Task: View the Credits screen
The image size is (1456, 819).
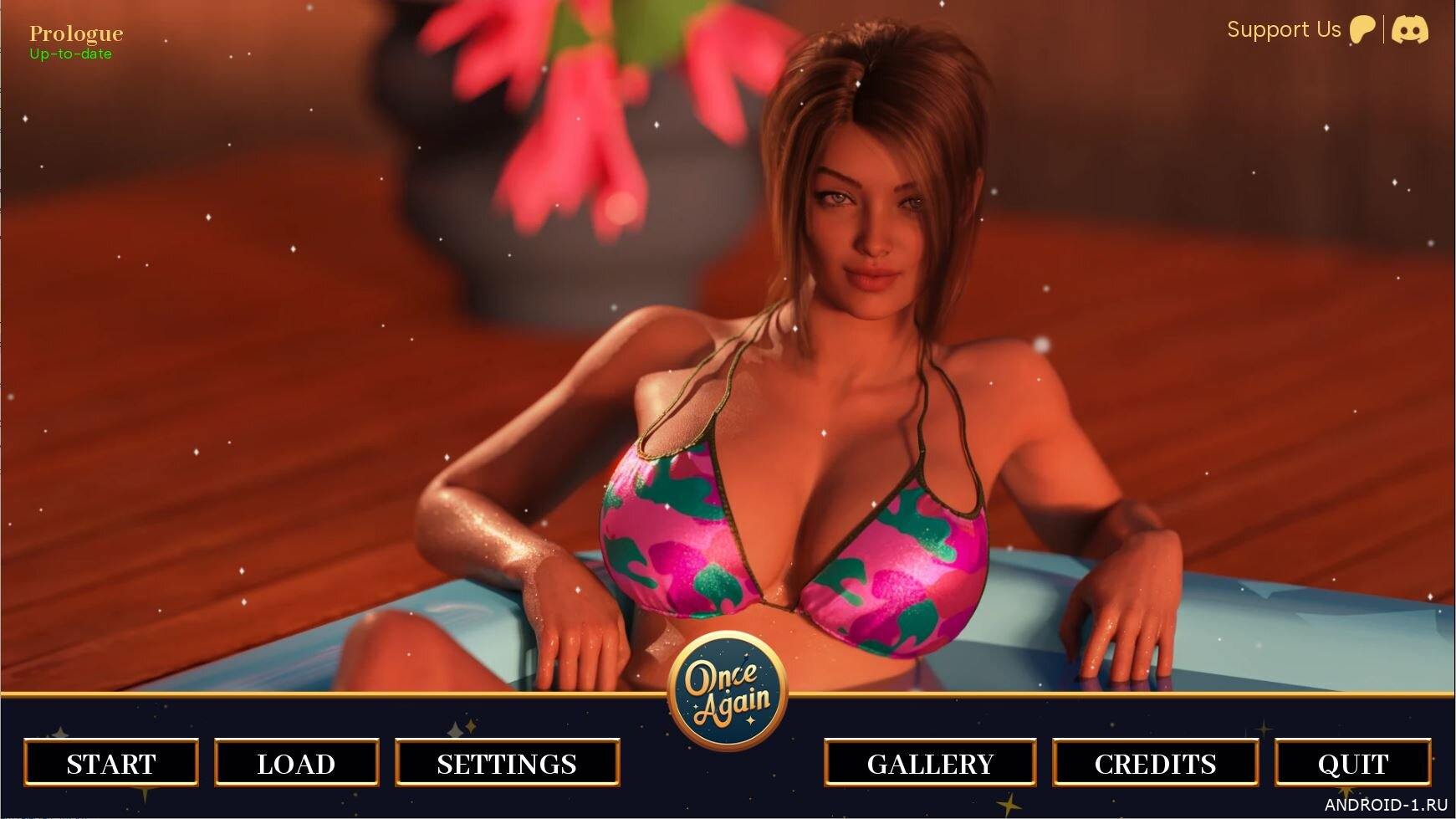Action: click(1155, 763)
